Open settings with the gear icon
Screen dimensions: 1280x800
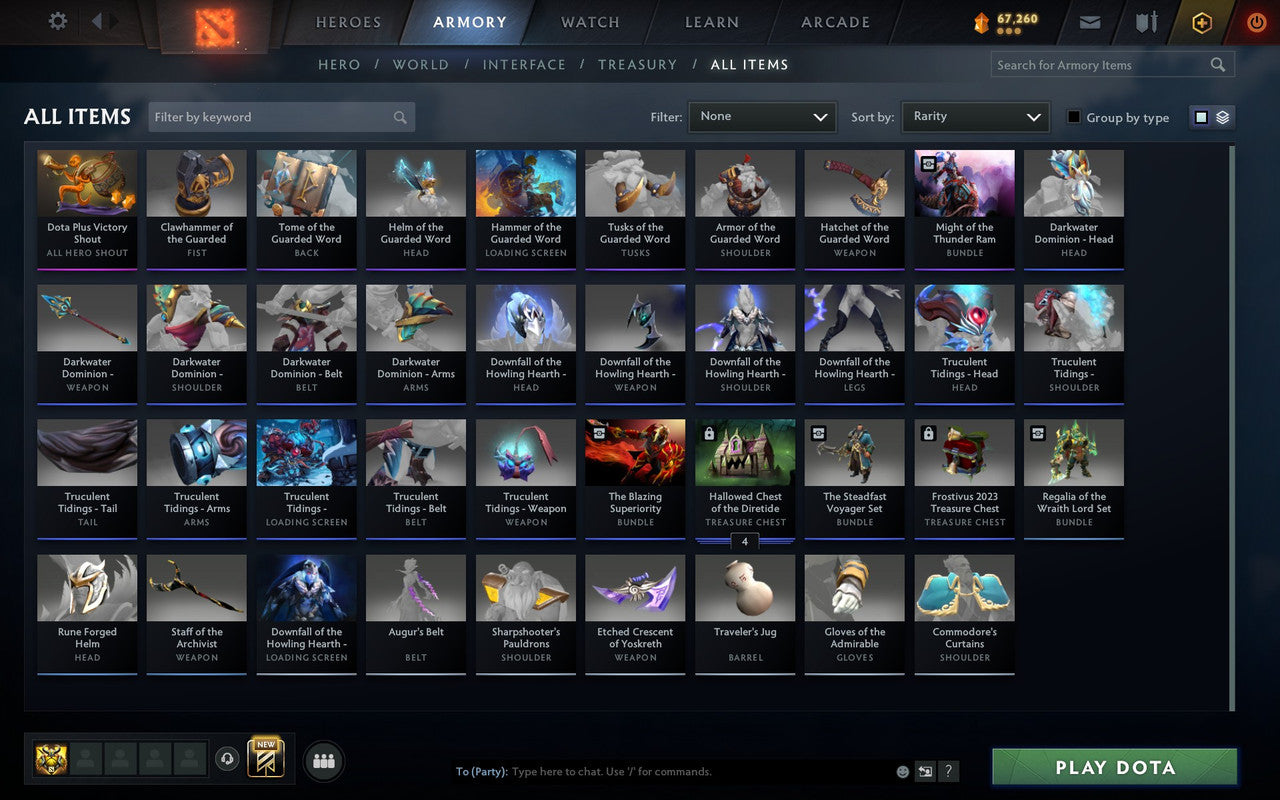[x=57, y=21]
